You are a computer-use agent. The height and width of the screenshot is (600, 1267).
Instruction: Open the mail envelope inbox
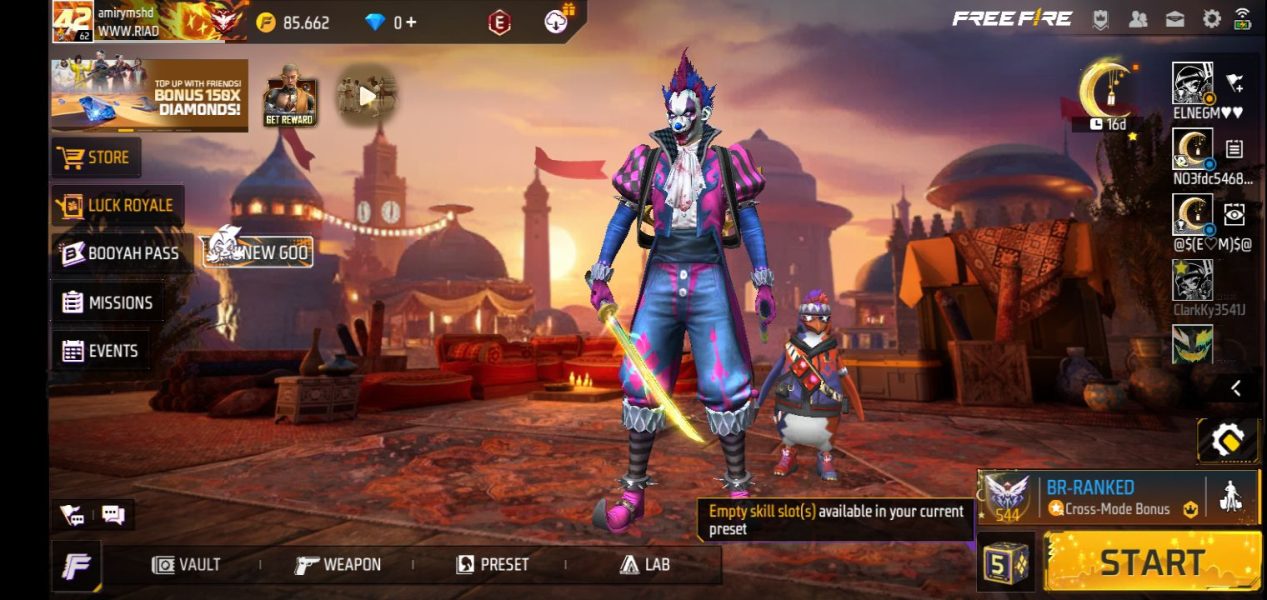click(x=1175, y=19)
